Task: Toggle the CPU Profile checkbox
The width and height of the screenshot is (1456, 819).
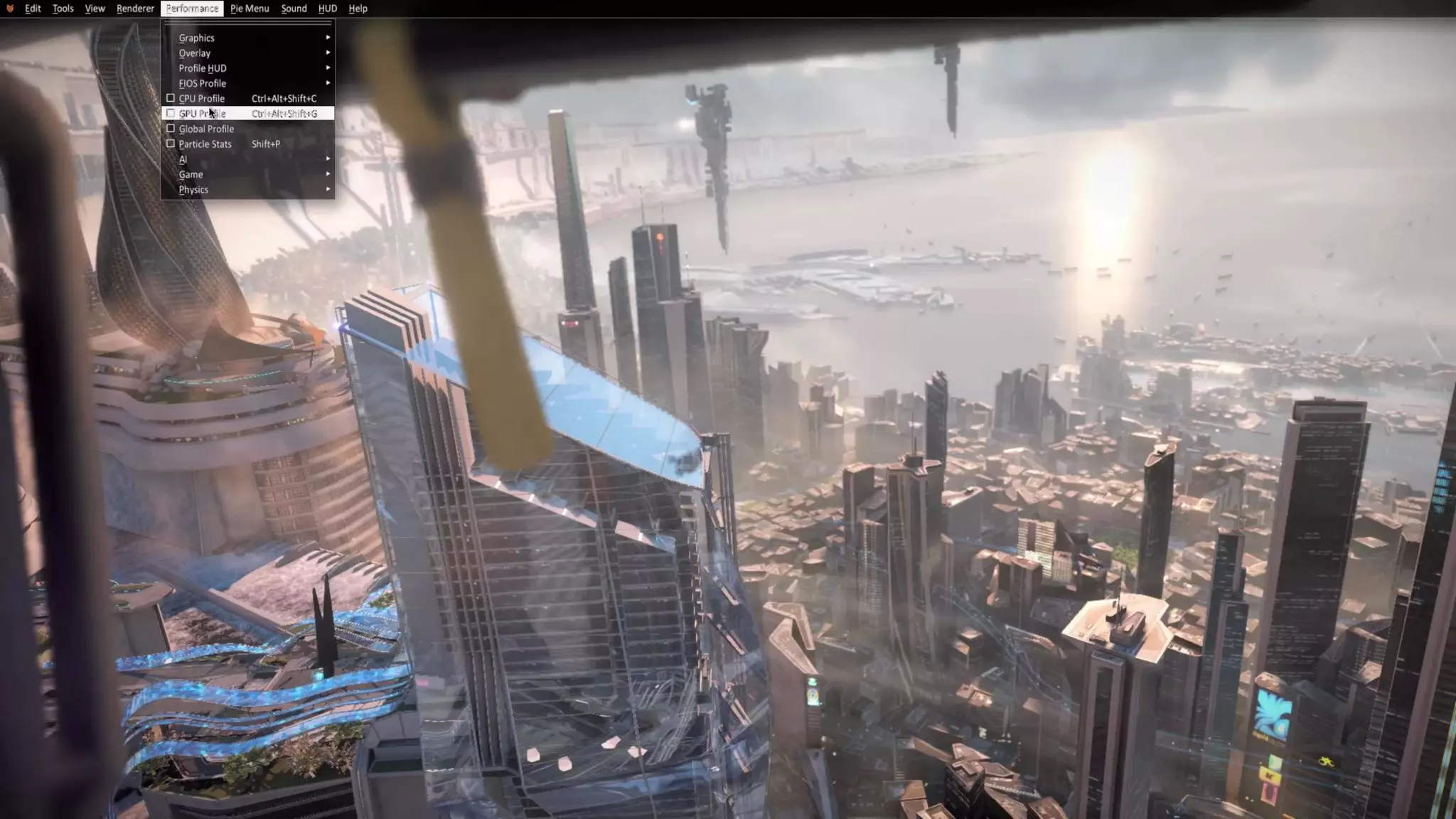Action: tap(171, 98)
